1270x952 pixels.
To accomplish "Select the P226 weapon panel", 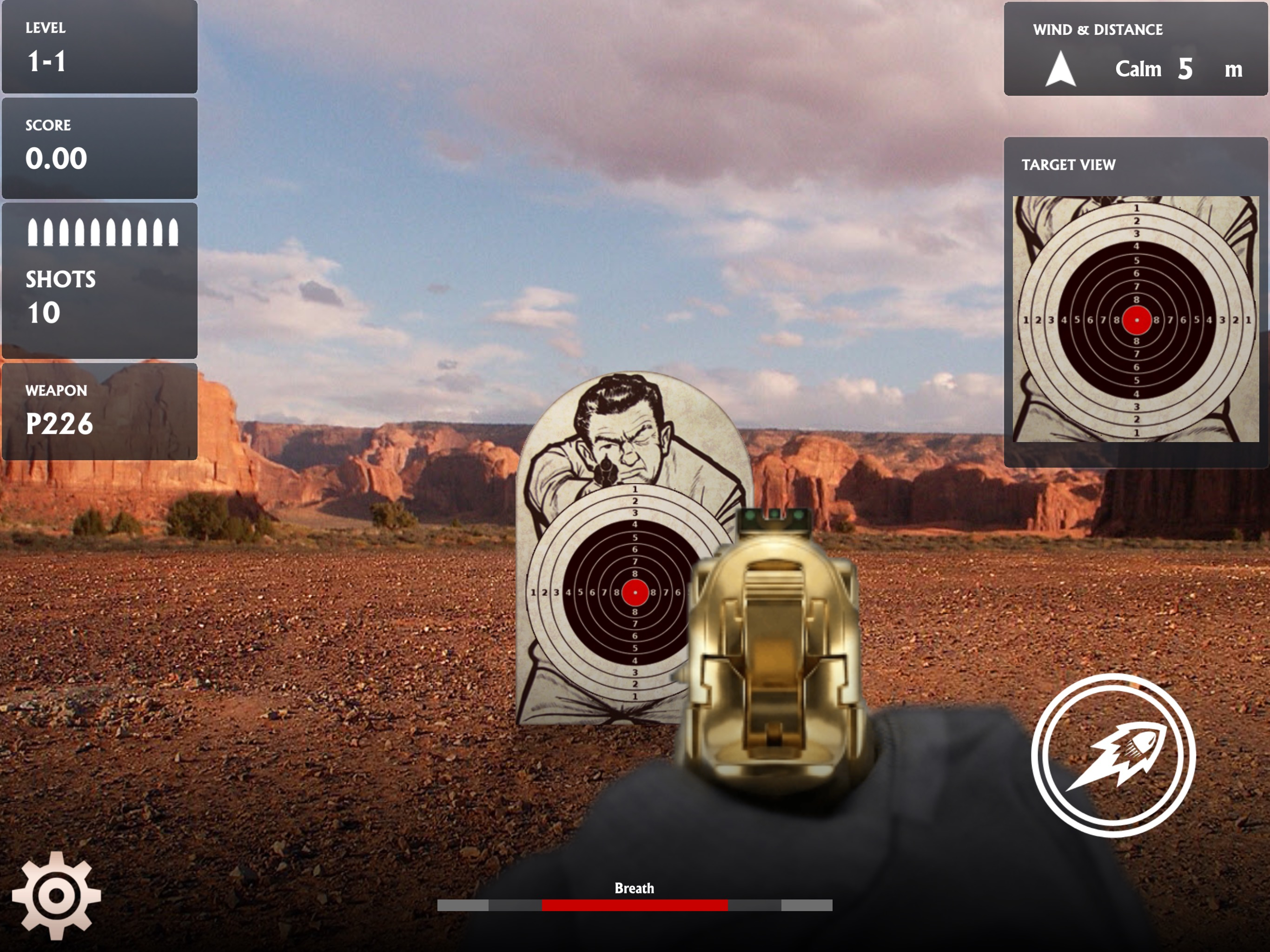I will tap(100, 411).
